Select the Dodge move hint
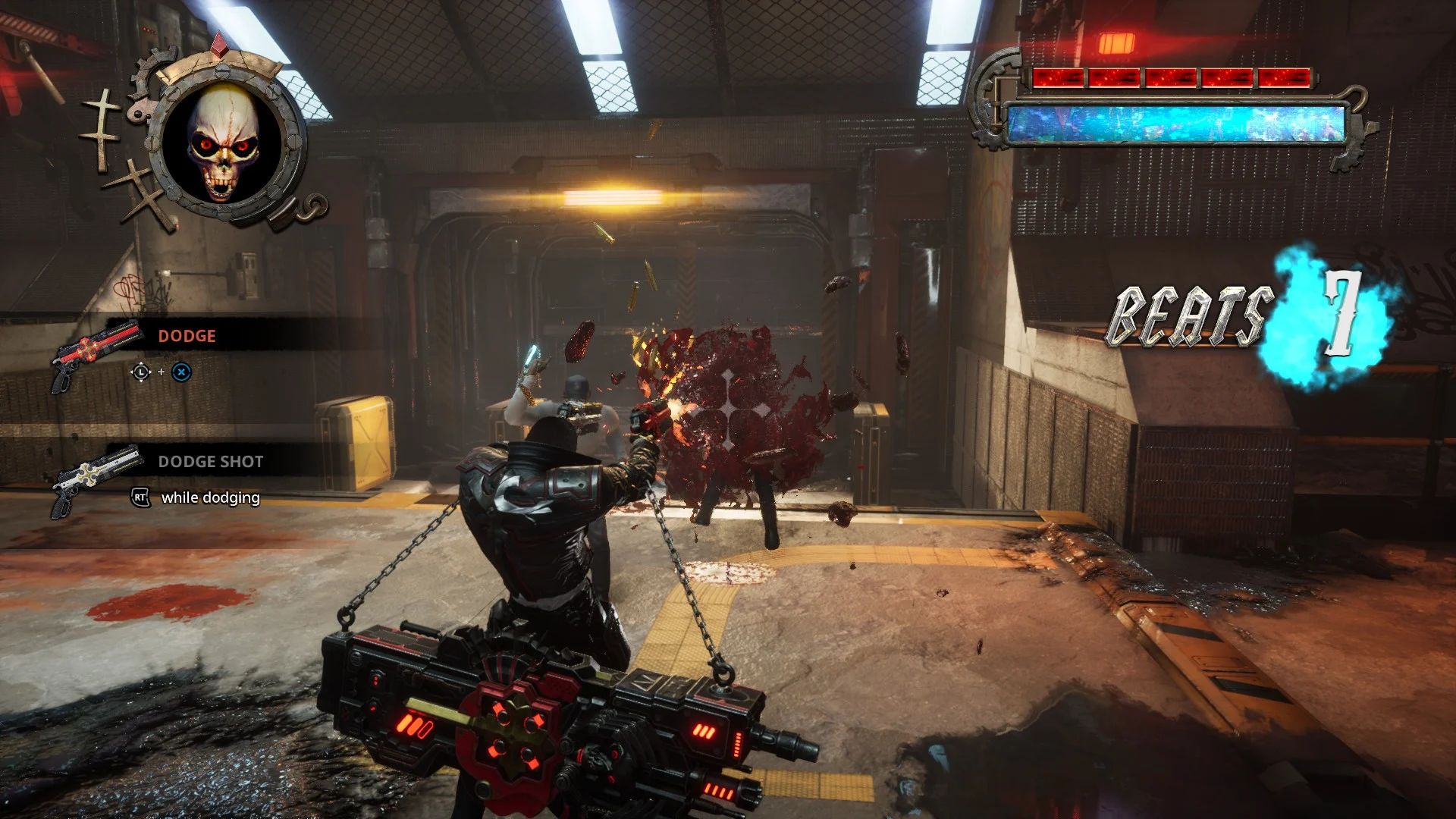Image resolution: width=1456 pixels, height=819 pixels. point(187,336)
